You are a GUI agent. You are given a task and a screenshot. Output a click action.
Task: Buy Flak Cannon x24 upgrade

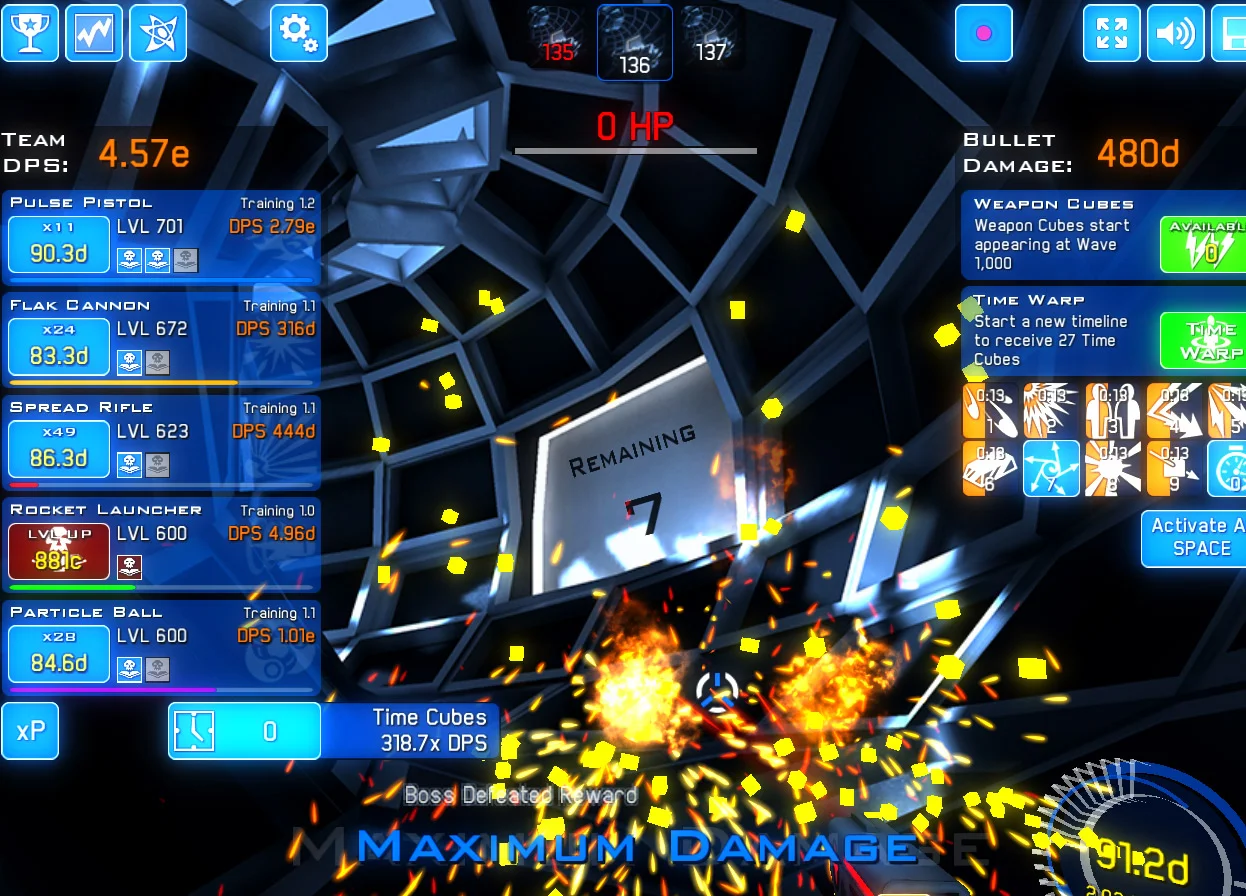tap(59, 347)
